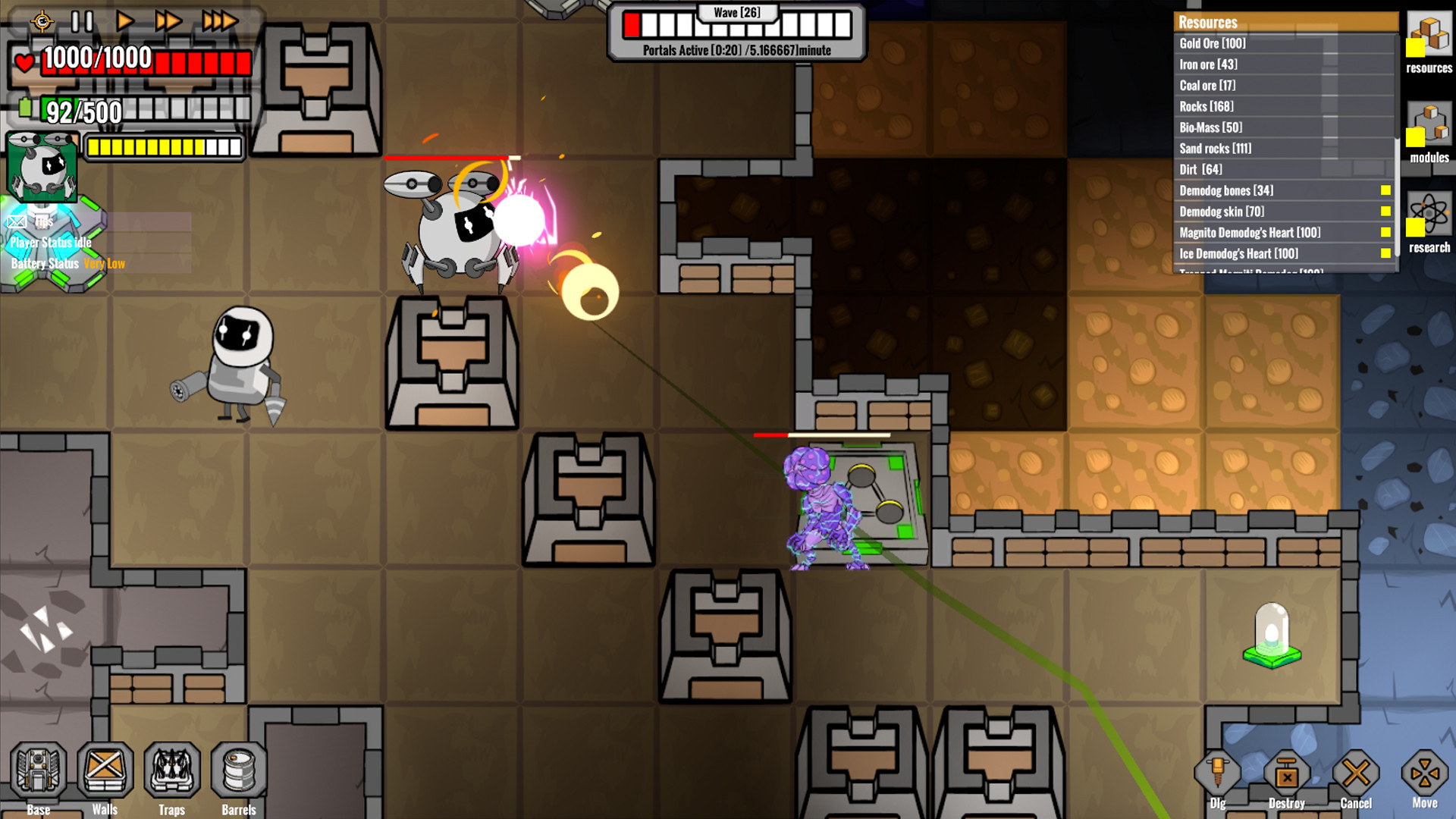The width and height of the screenshot is (1456, 819).
Task: Enable the Ice Demodog's Heart checkbox
Action: 1386,253
